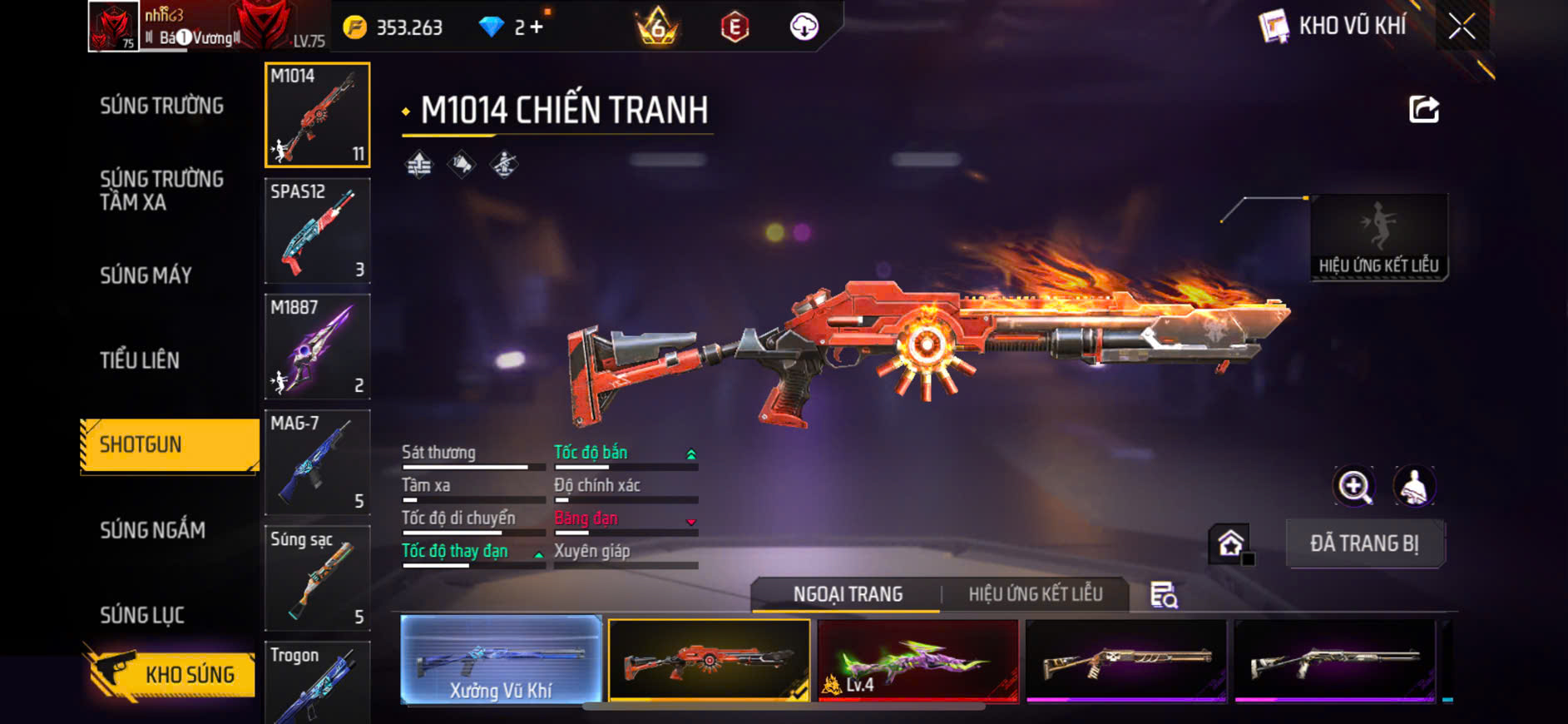Zoom in with the magnifier icon
This screenshot has height=724, width=1568.
(x=1354, y=487)
